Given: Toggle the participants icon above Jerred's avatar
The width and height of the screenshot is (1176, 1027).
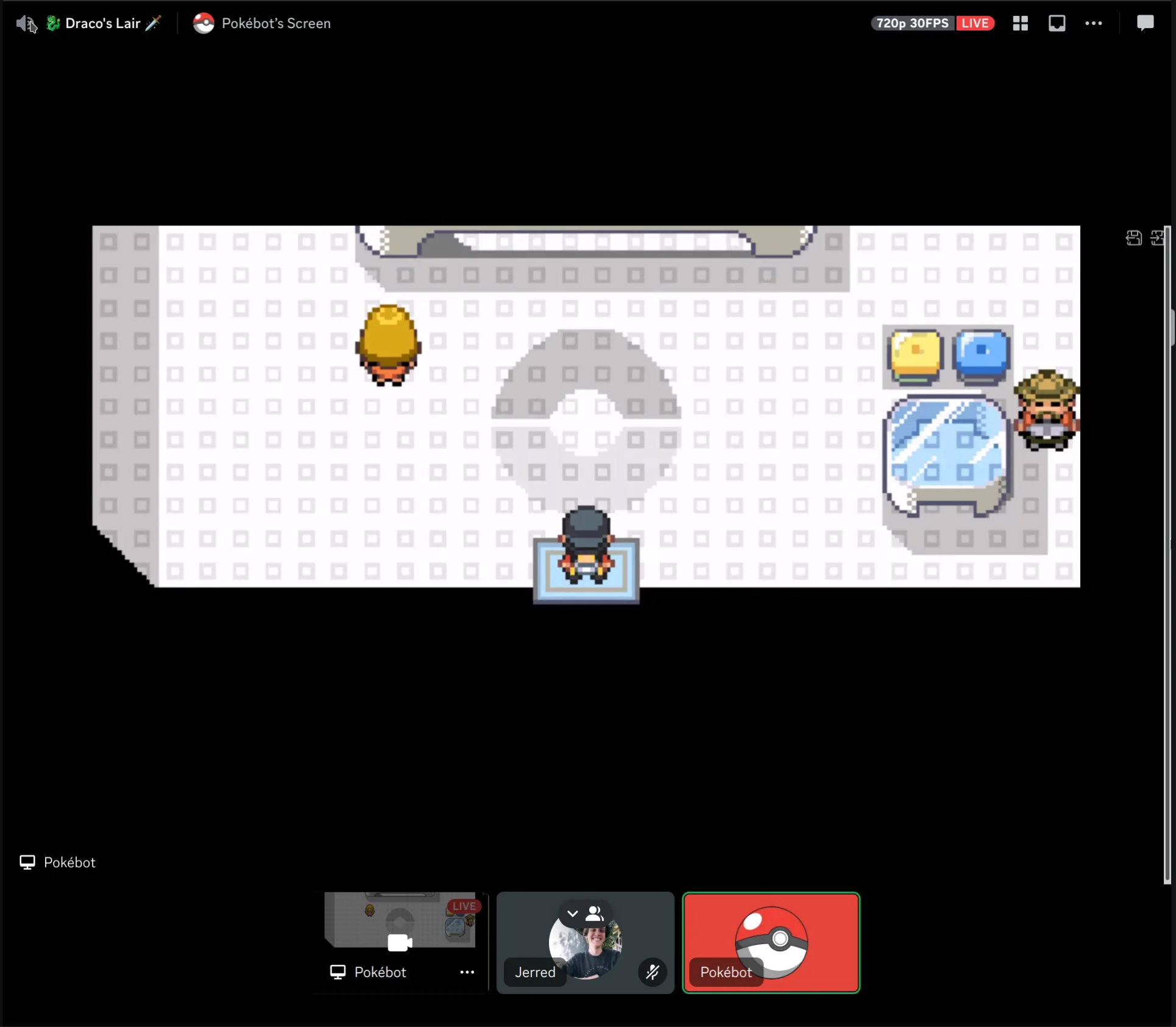Looking at the screenshot, I should point(595,913).
